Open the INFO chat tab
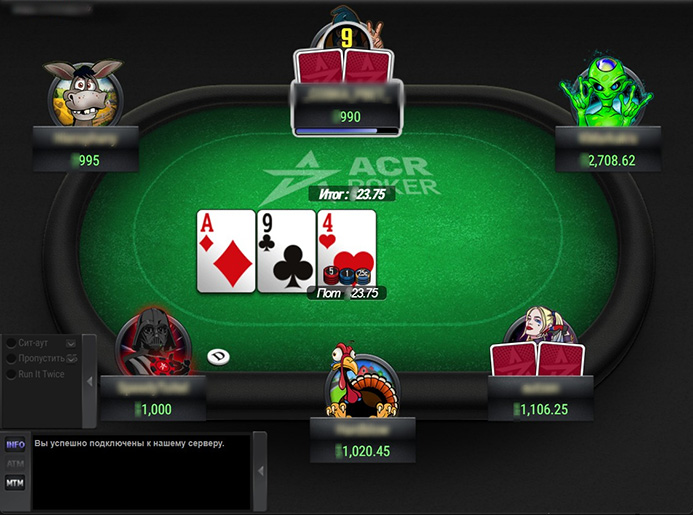 point(15,445)
